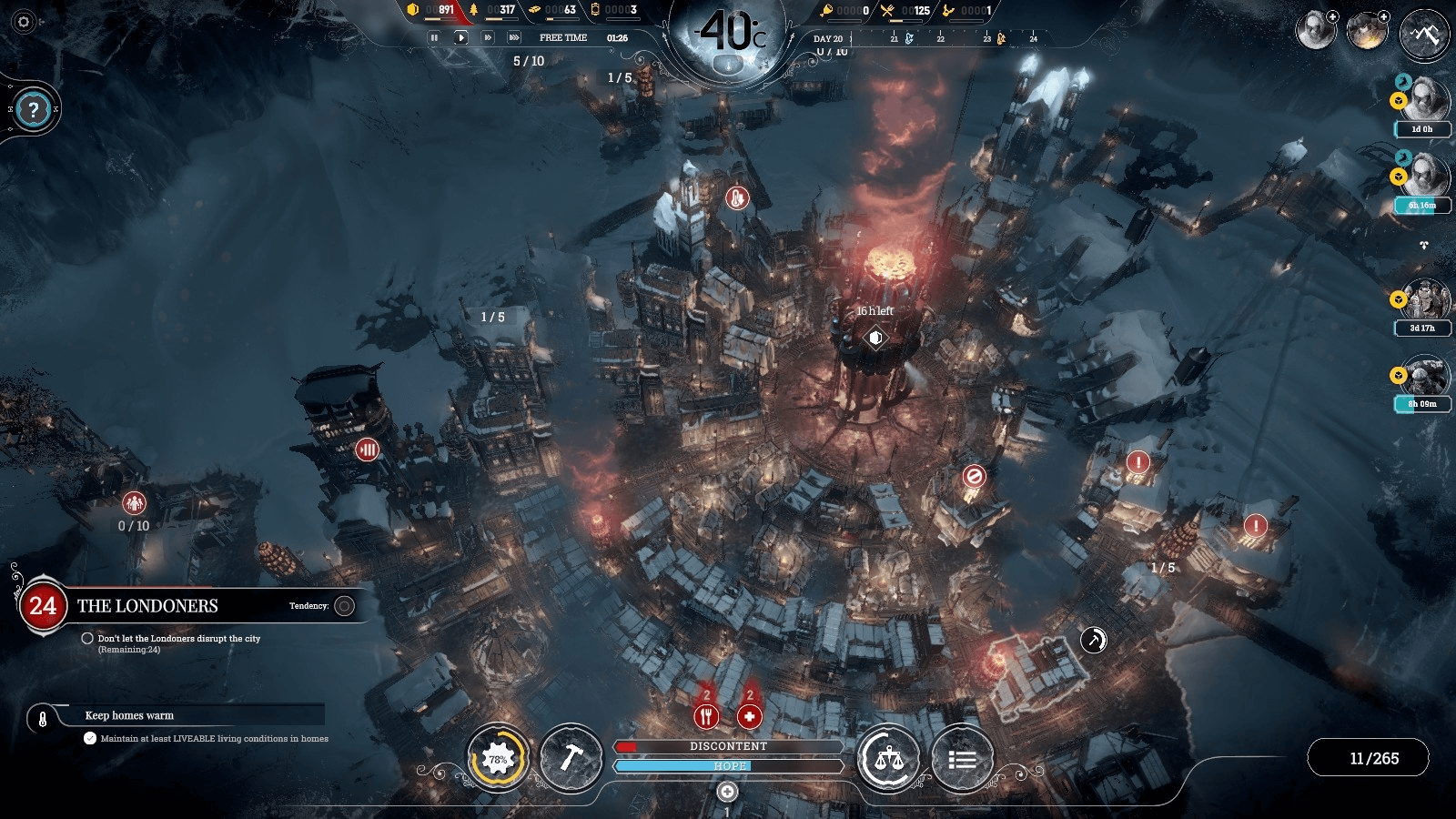
Task: Switch to fast-forward speed
Action: (488, 37)
